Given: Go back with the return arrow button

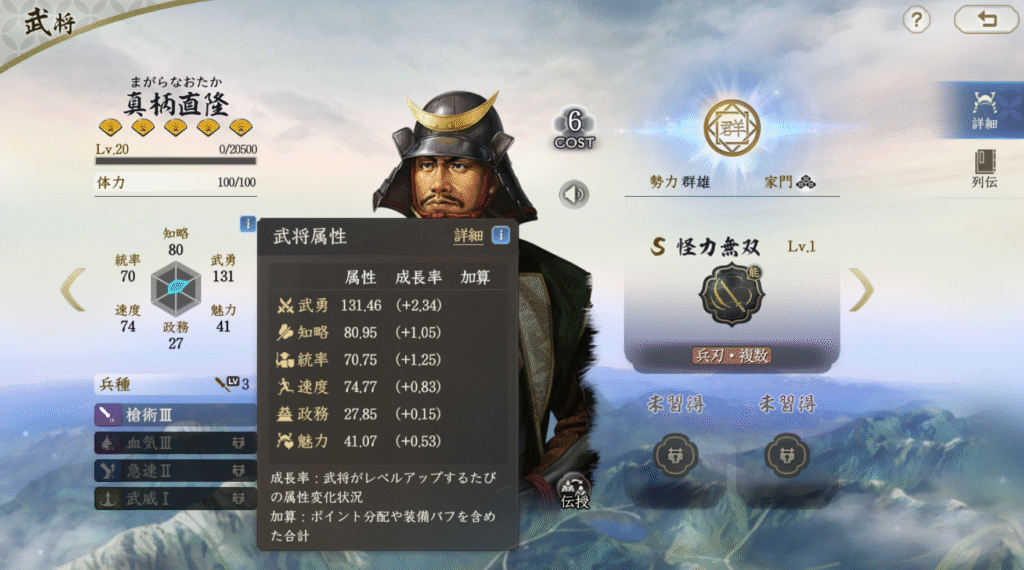Looking at the screenshot, I should tap(985, 19).
